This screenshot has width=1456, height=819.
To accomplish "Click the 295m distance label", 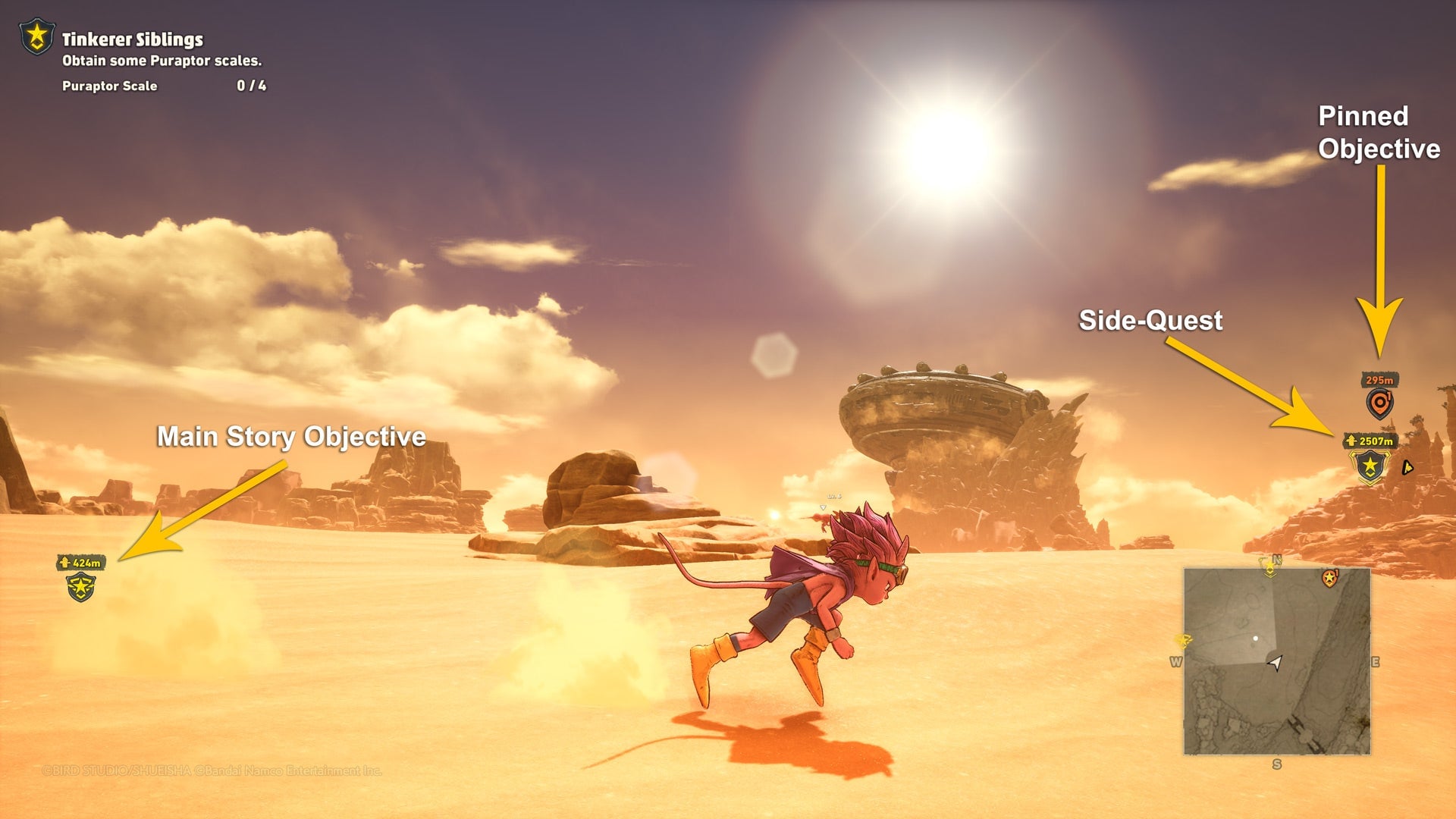I will [x=1379, y=380].
